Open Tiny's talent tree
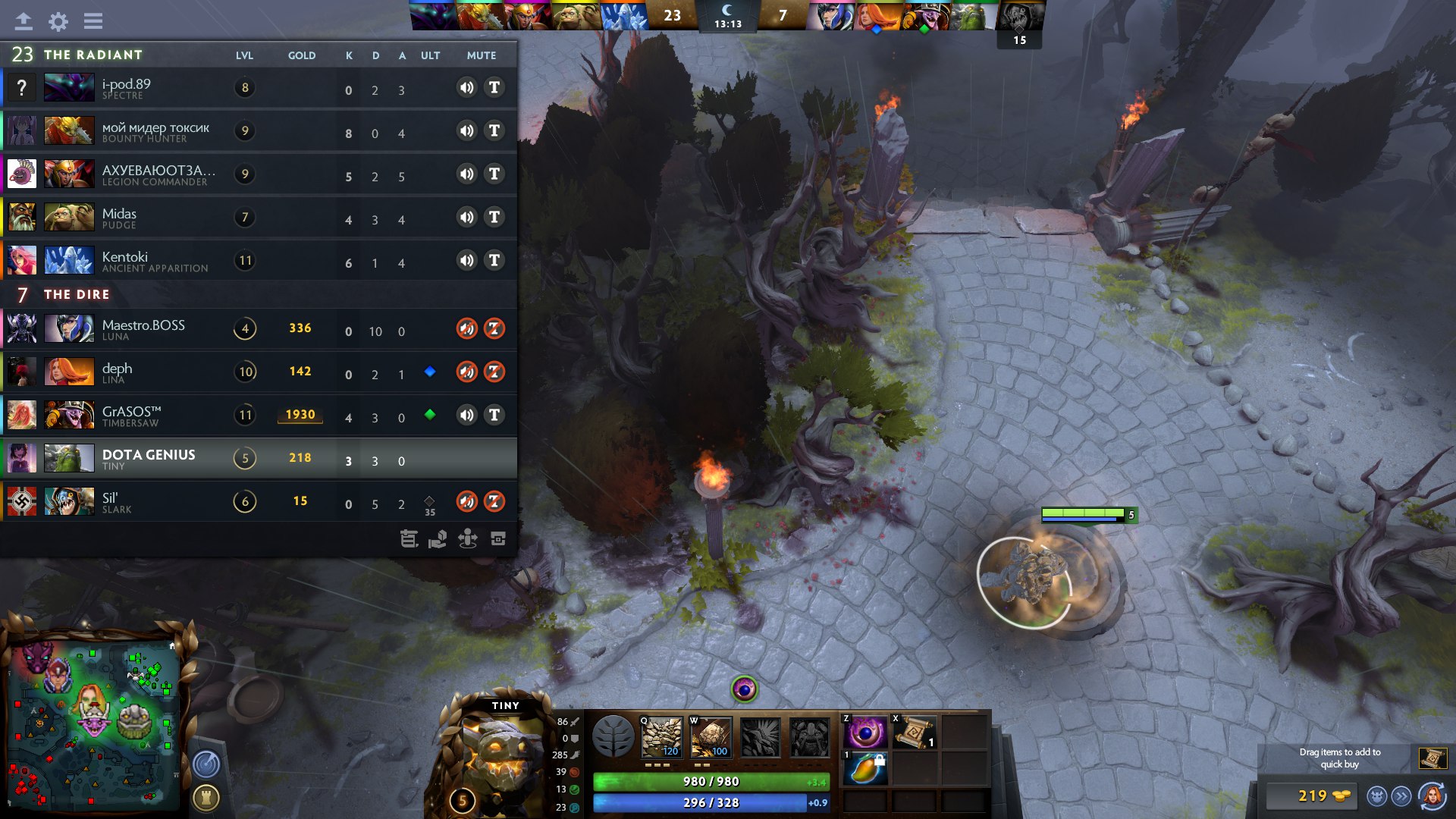 (x=613, y=737)
